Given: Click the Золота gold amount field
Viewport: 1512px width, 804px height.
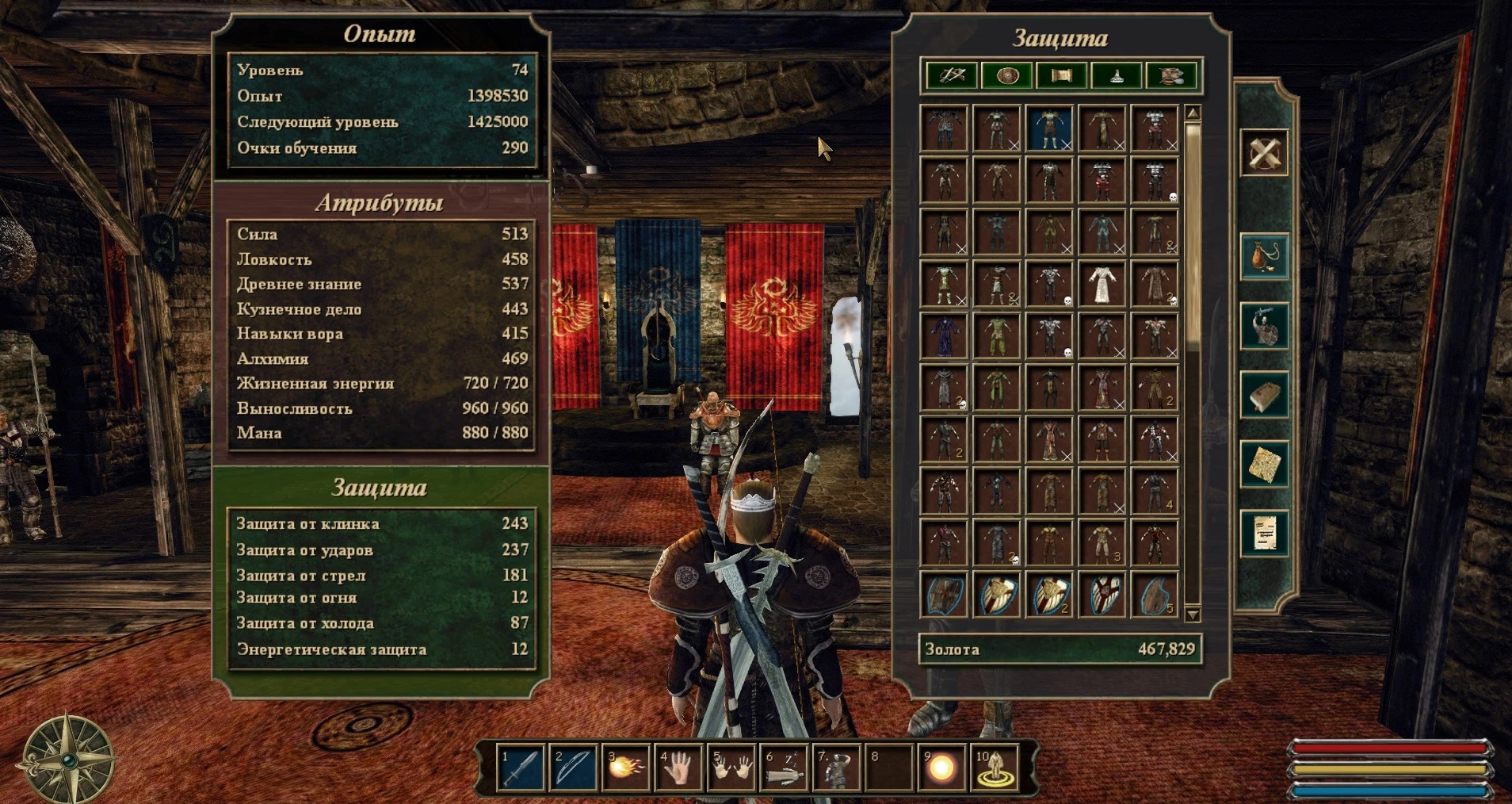Looking at the screenshot, I should [1062, 649].
